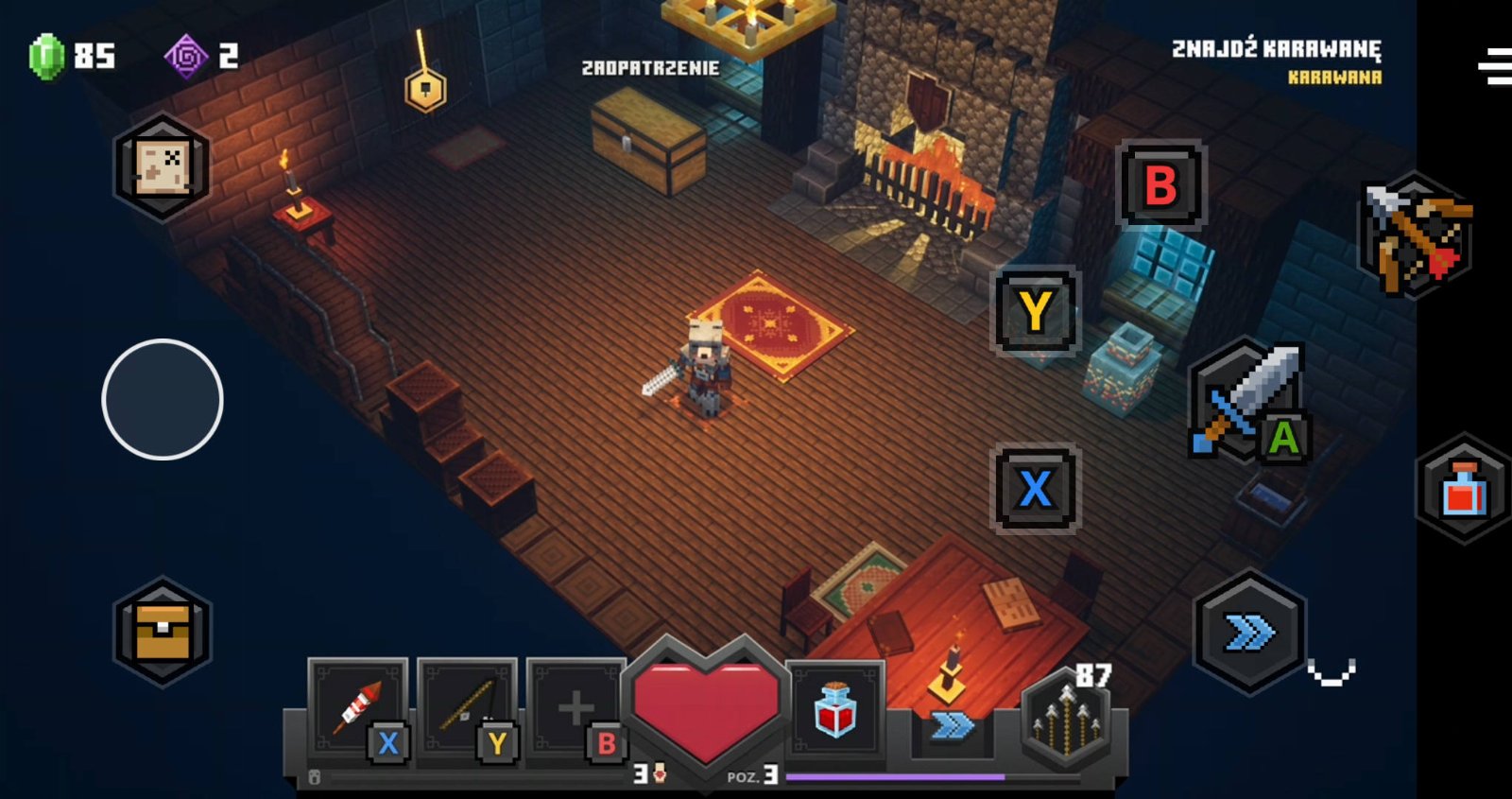The height and width of the screenshot is (799, 1512).
Task: Tap the virtual joystick circle
Action: (163, 399)
